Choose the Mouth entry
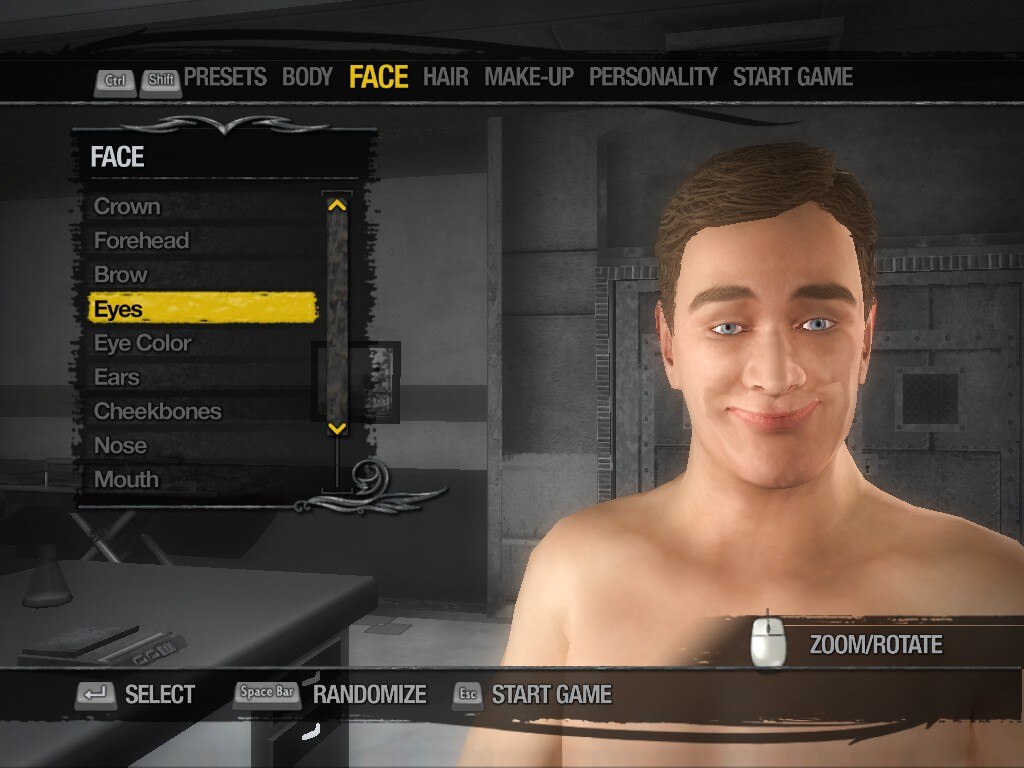 (126, 479)
